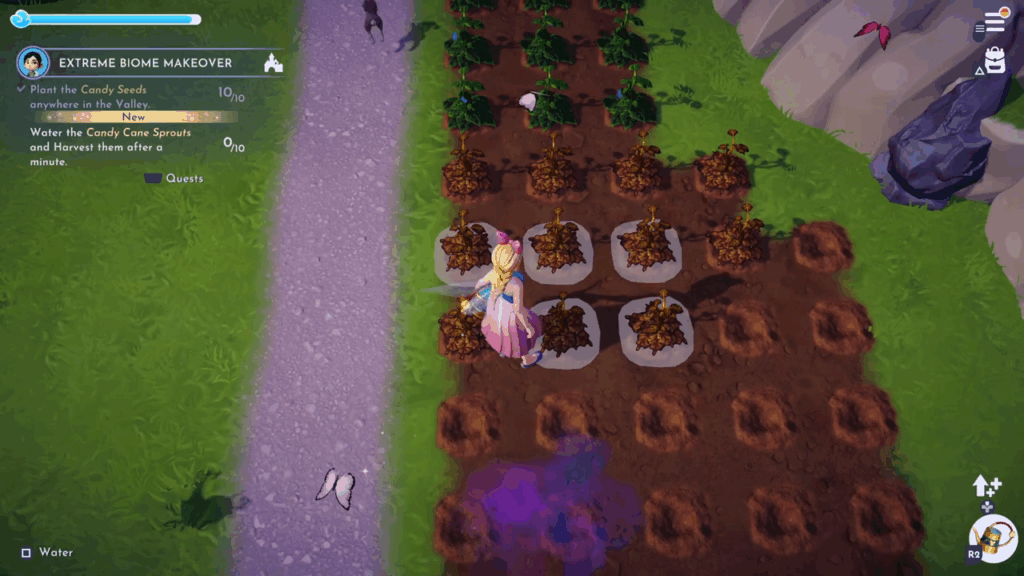Open the Extreme Biome Makeover quest tracker
The image size is (1024, 576).
[145, 63]
